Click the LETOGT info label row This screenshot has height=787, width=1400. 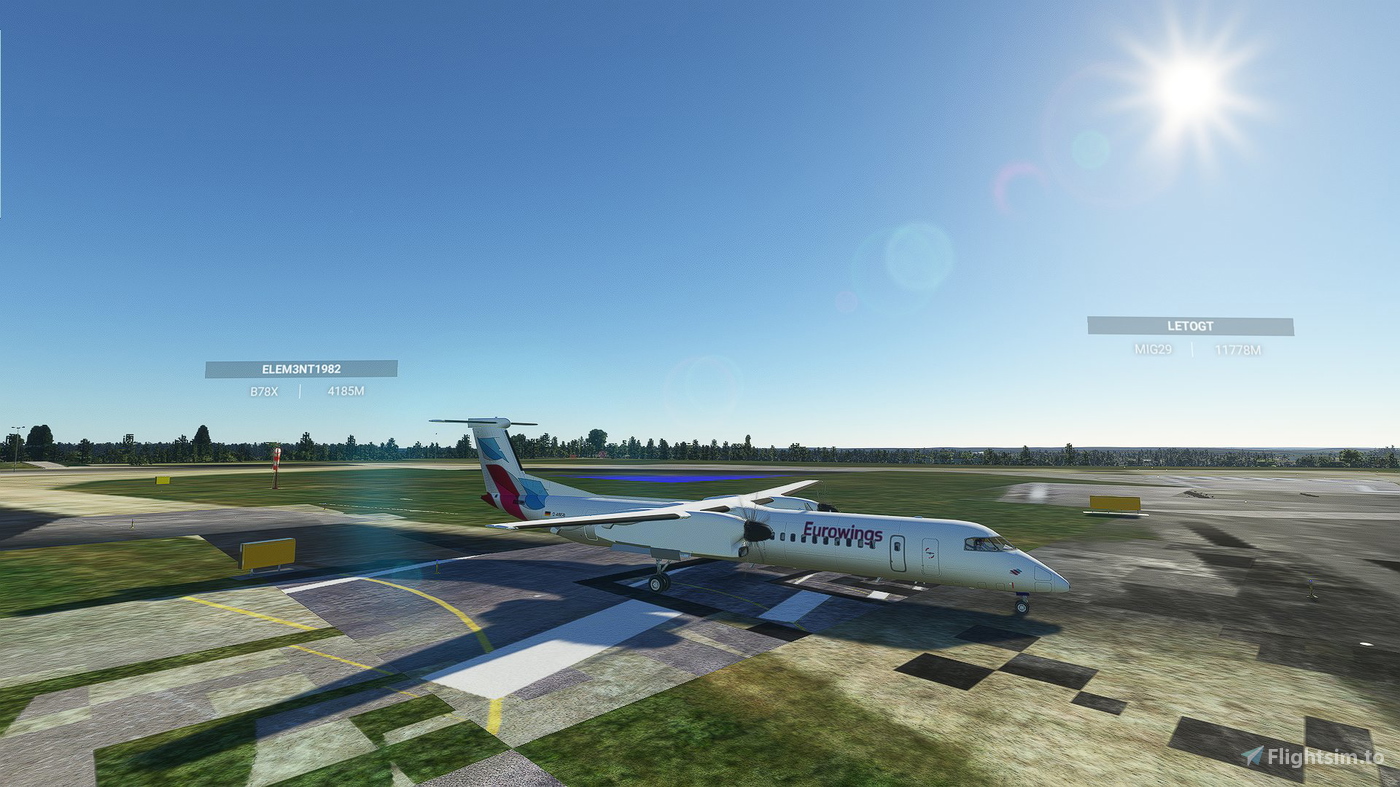[1190, 350]
